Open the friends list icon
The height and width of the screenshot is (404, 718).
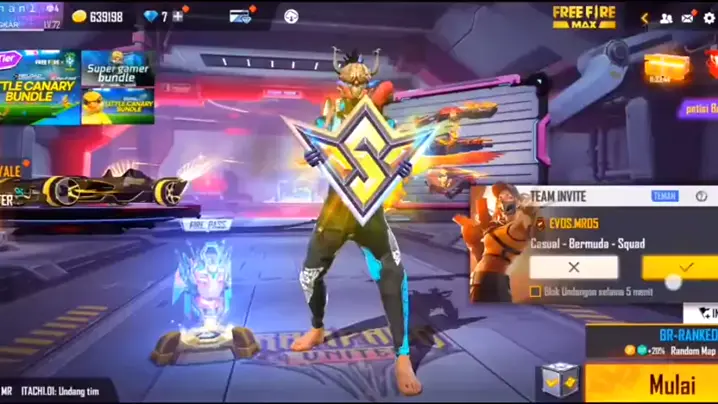pyautogui.click(x=666, y=17)
